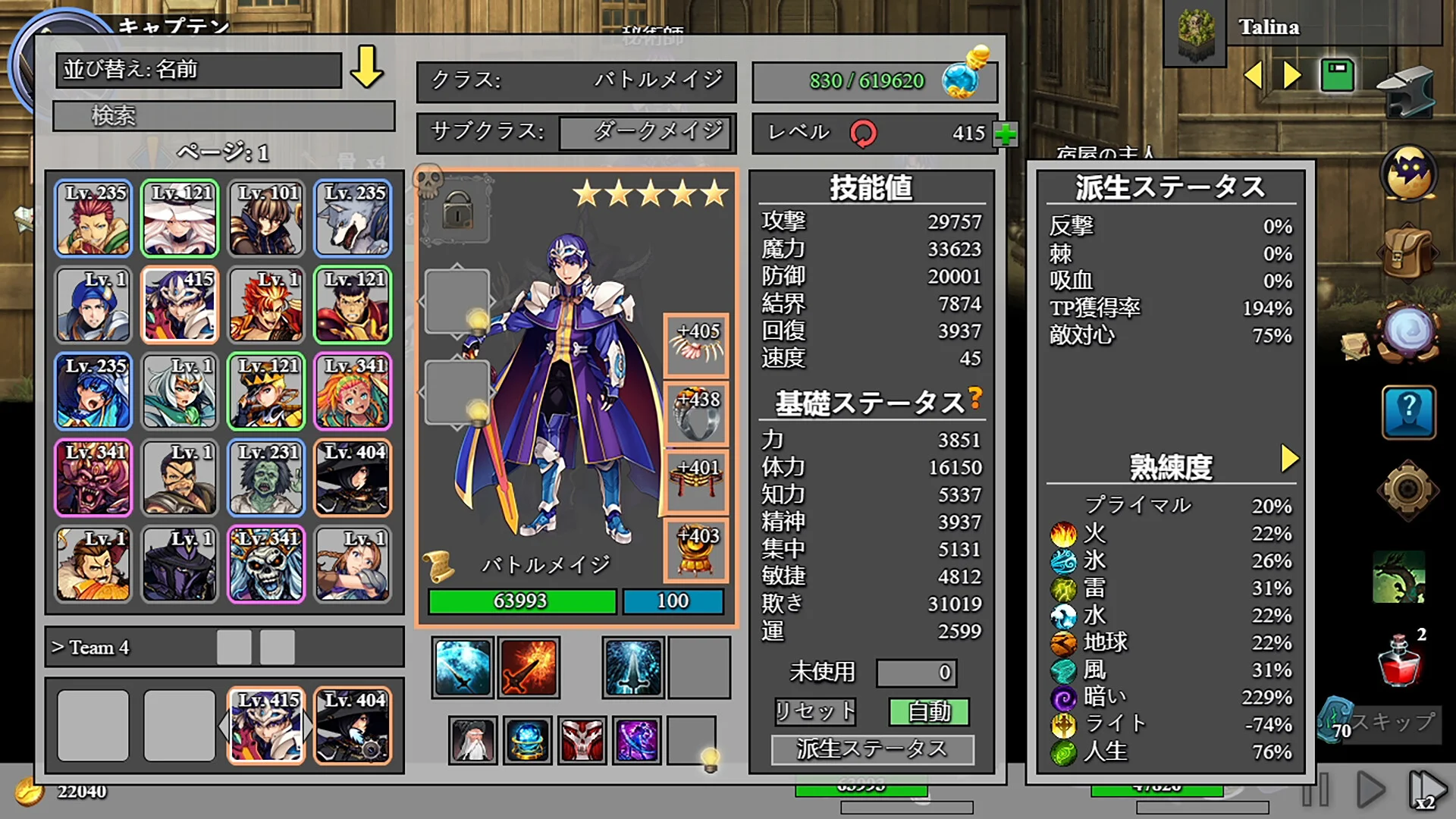This screenshot has width=1456, height=819.
Task: Open the +438 ring equipment slot
Action: point(696,414)
